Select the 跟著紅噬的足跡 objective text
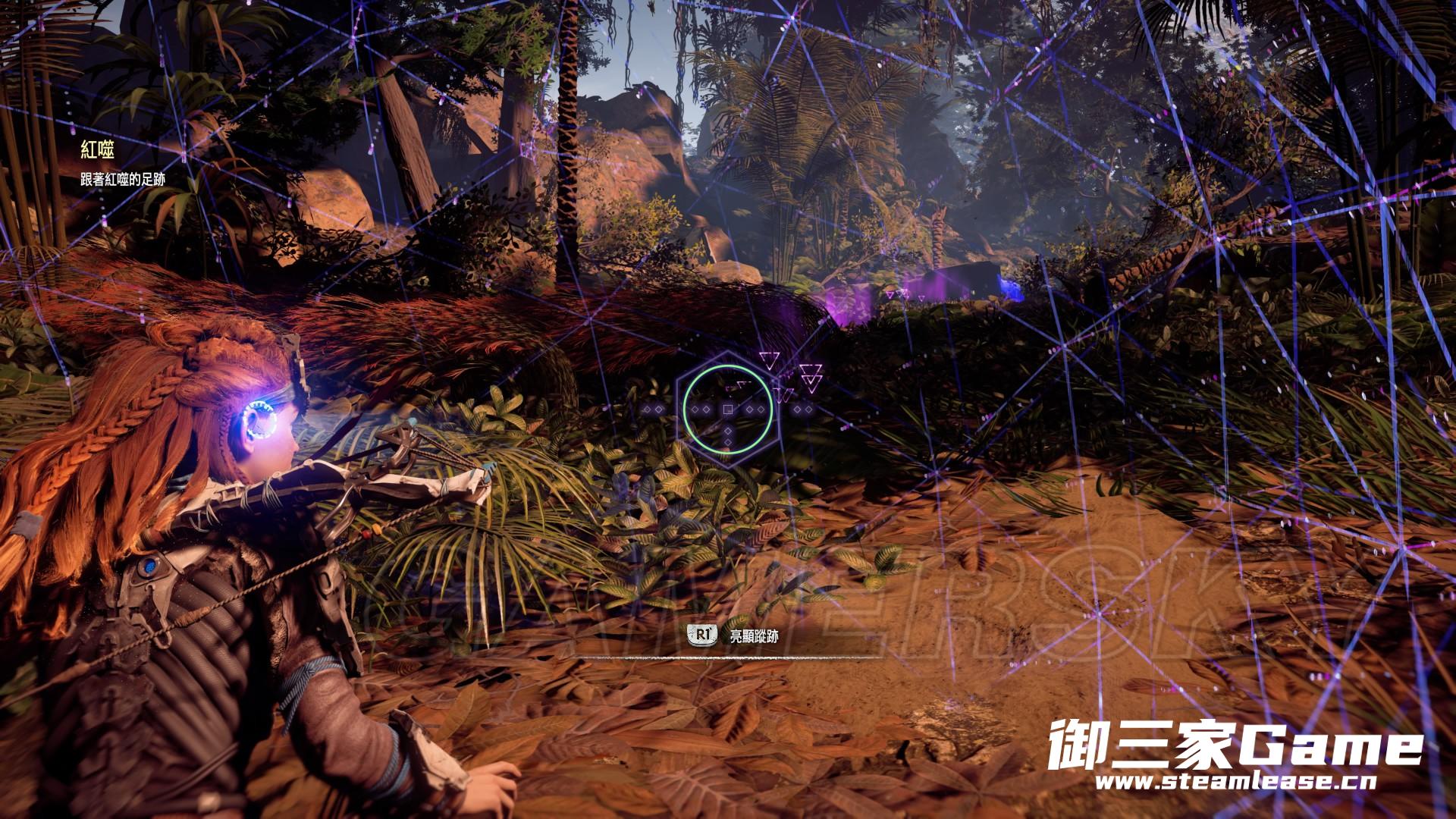The height and width of the screenshot is (819, 1456). point(123,180)
